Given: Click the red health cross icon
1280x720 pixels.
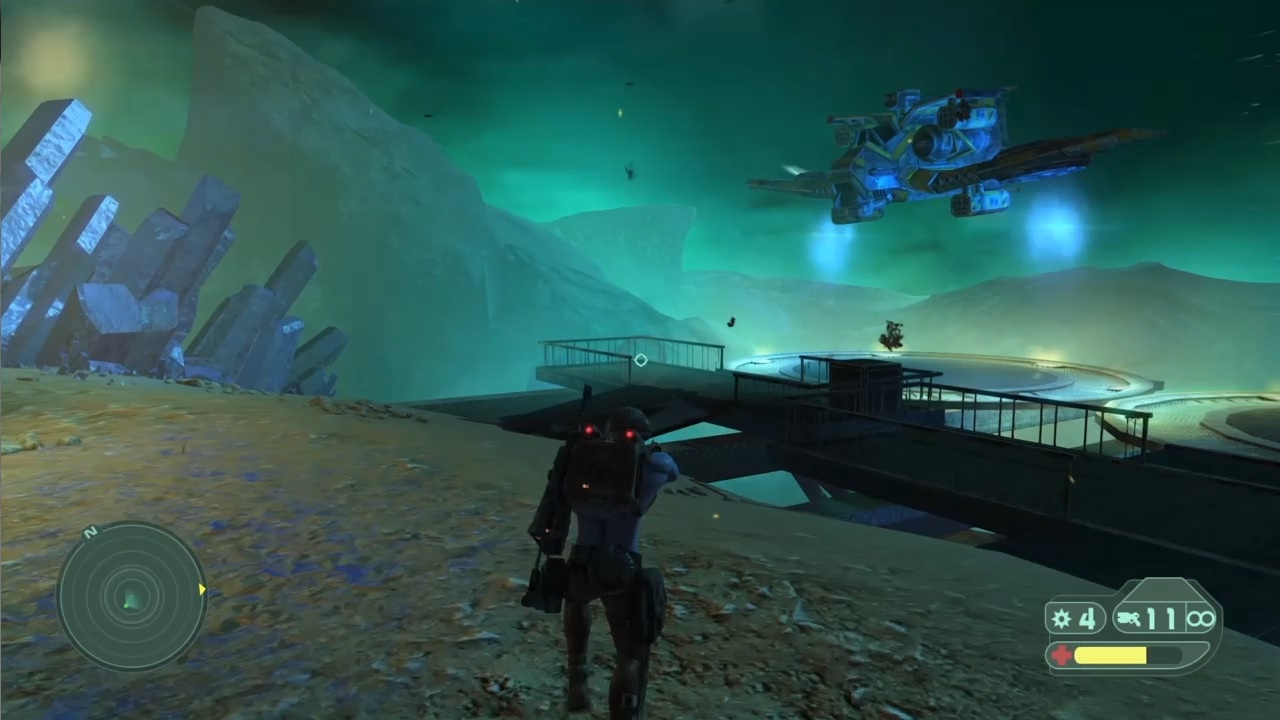Looking at the screenshot, I should point(1061,654).
